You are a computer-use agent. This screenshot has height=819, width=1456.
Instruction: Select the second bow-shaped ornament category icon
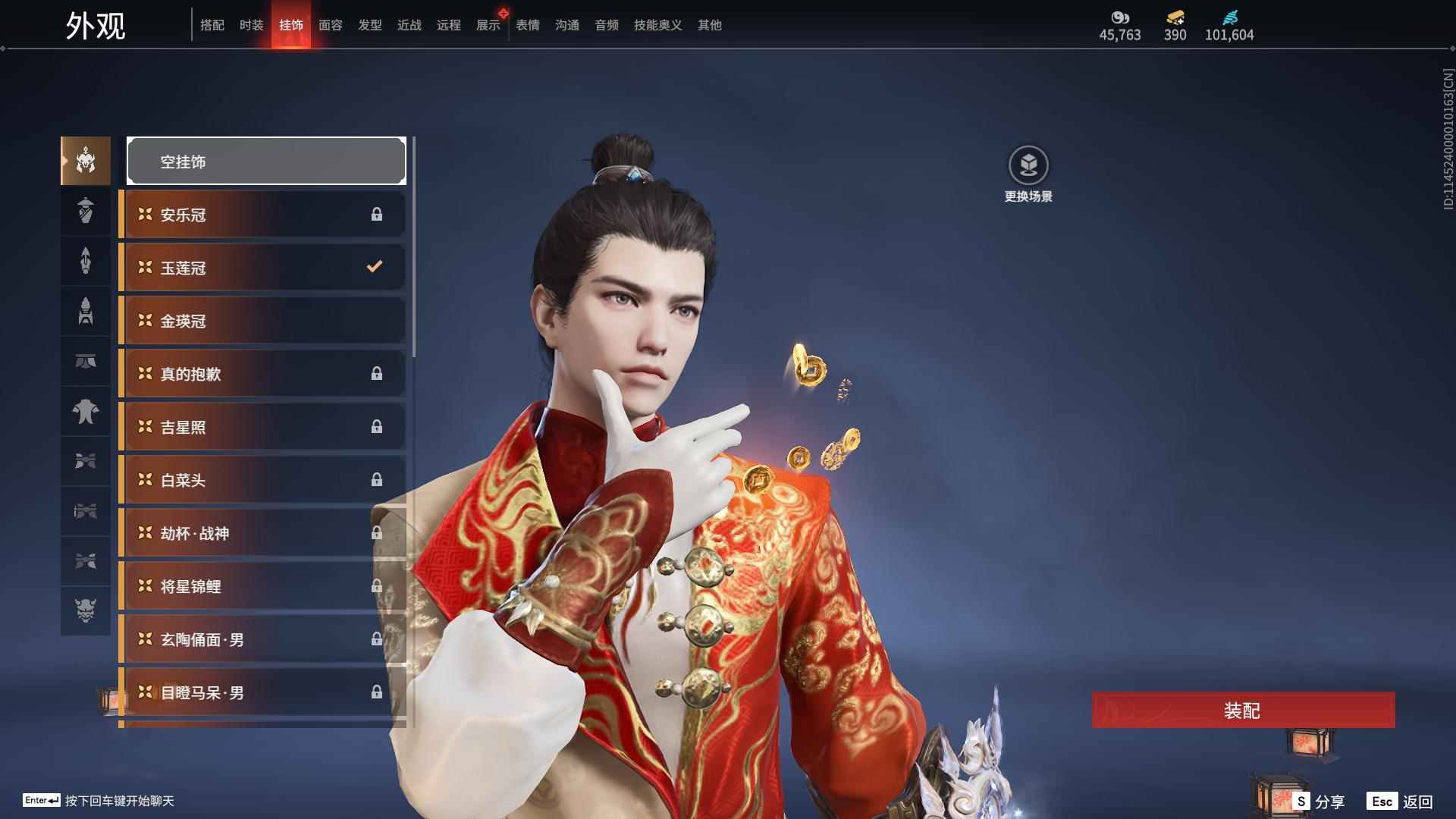[x=86, y=512]
